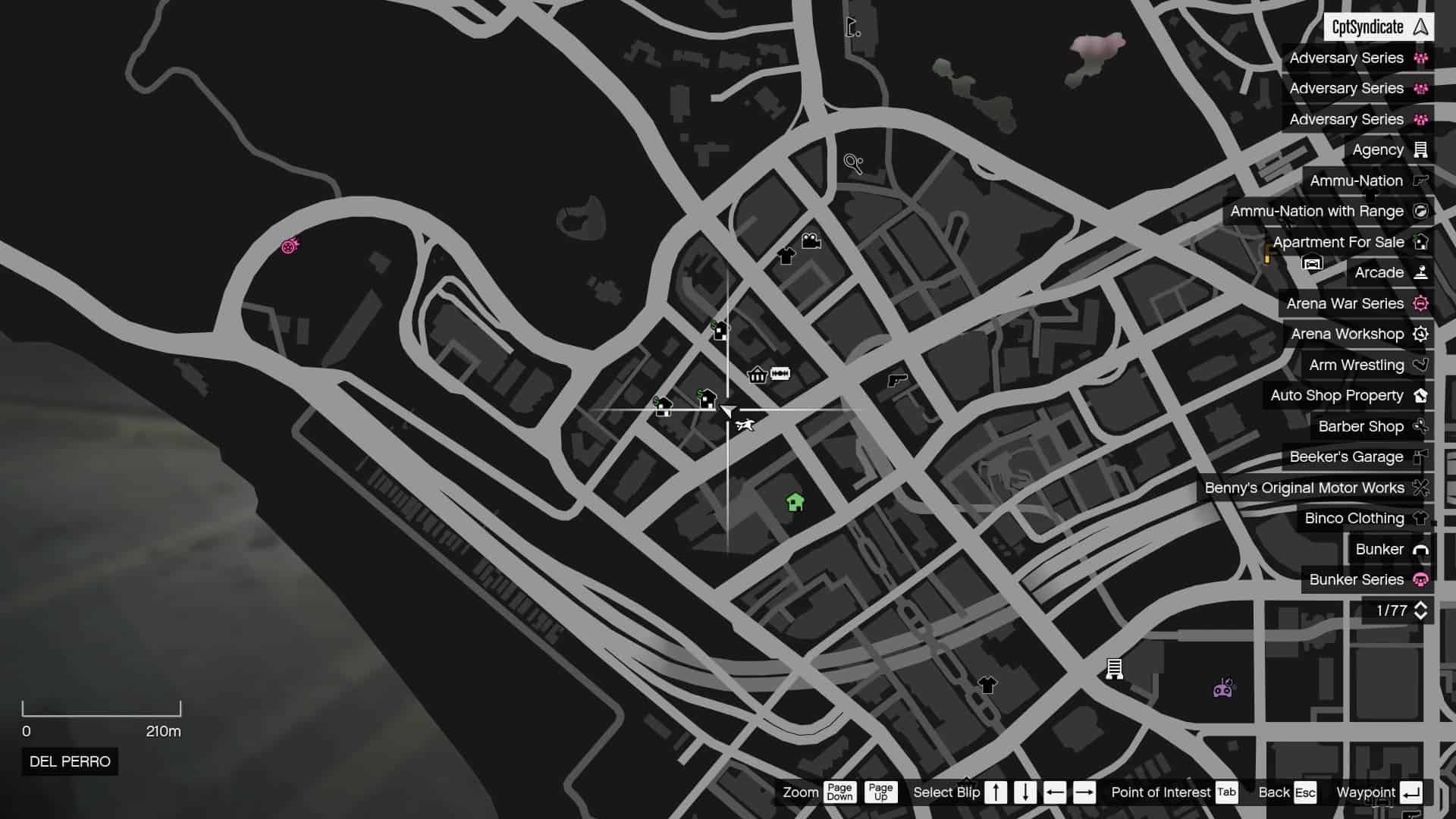The width and height of the screenshot is (1456, 819).
Task: Expand the next blip with the right arrow control
Action: [x=1084, y=792]
